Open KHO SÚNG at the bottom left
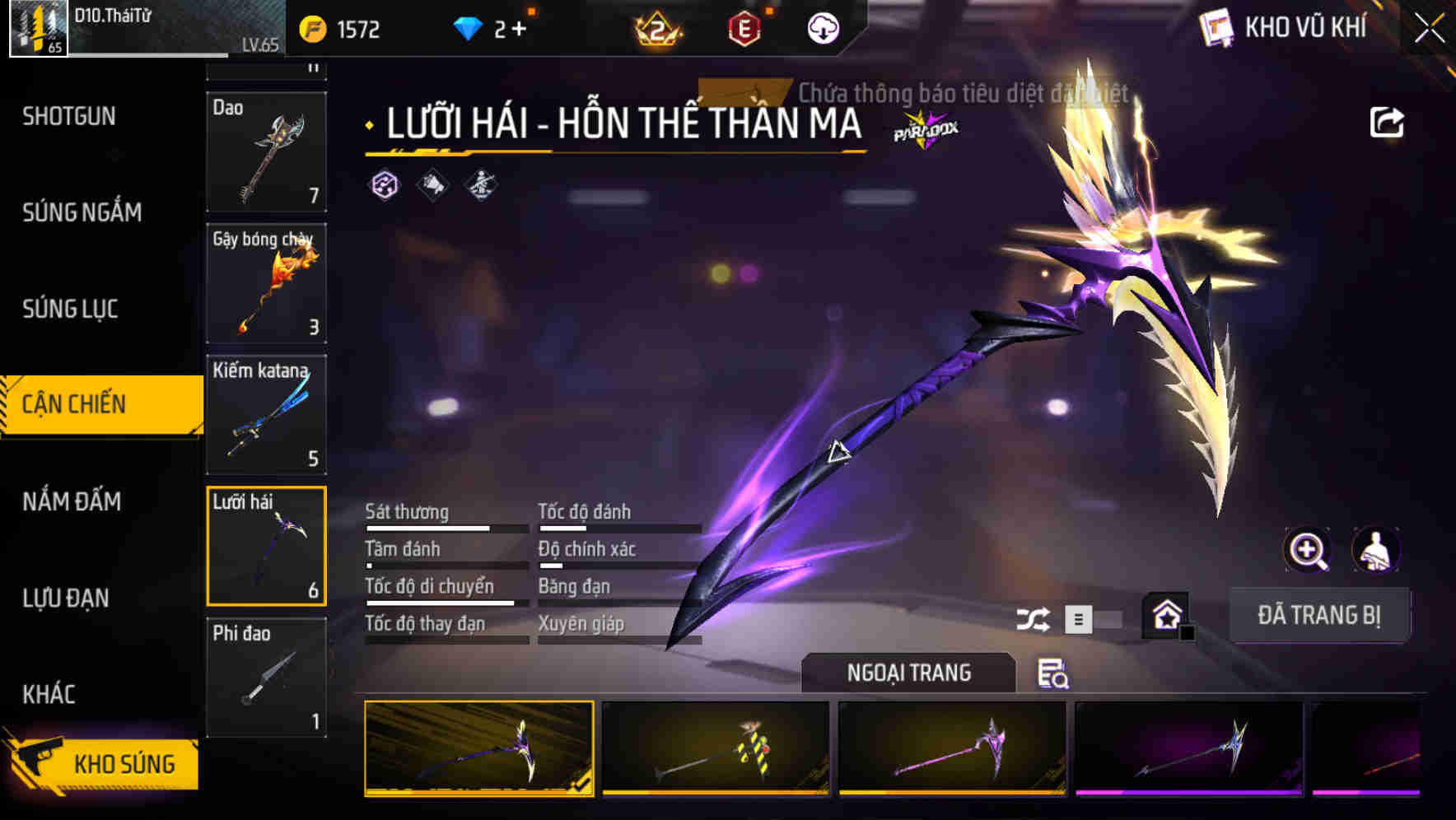Screen dimensions: 1456x820 pos(122,762)
